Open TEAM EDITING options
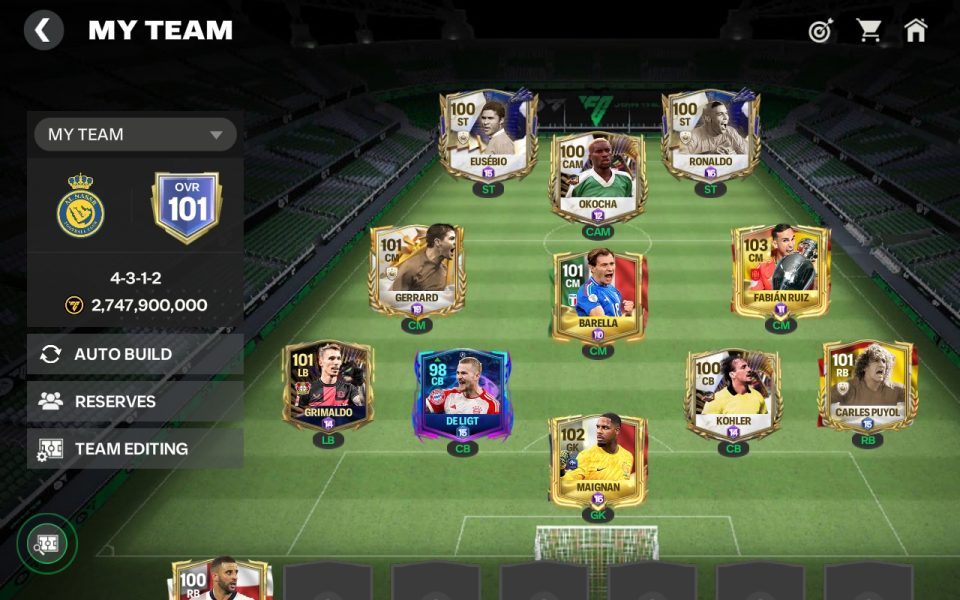The image size is (960, 600). [x=135, y=449]
